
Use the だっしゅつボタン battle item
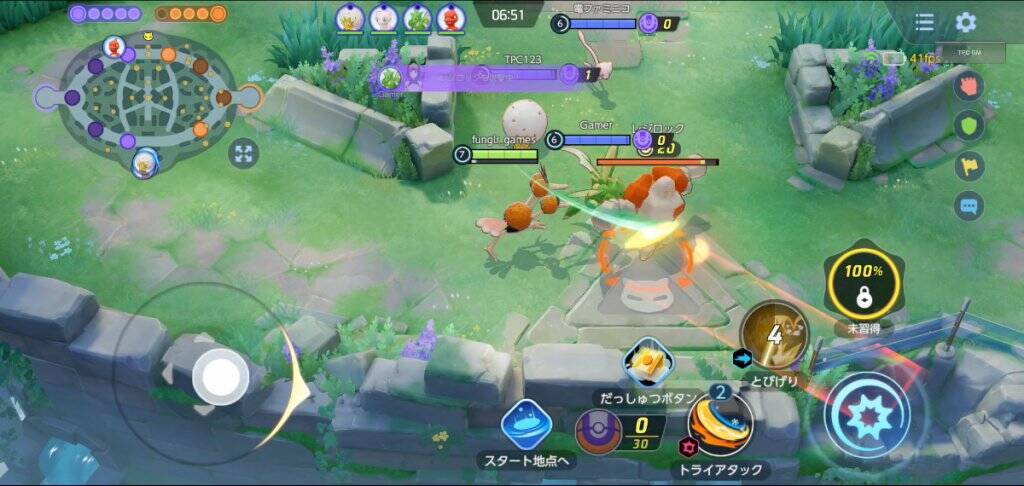click(647, 363)
